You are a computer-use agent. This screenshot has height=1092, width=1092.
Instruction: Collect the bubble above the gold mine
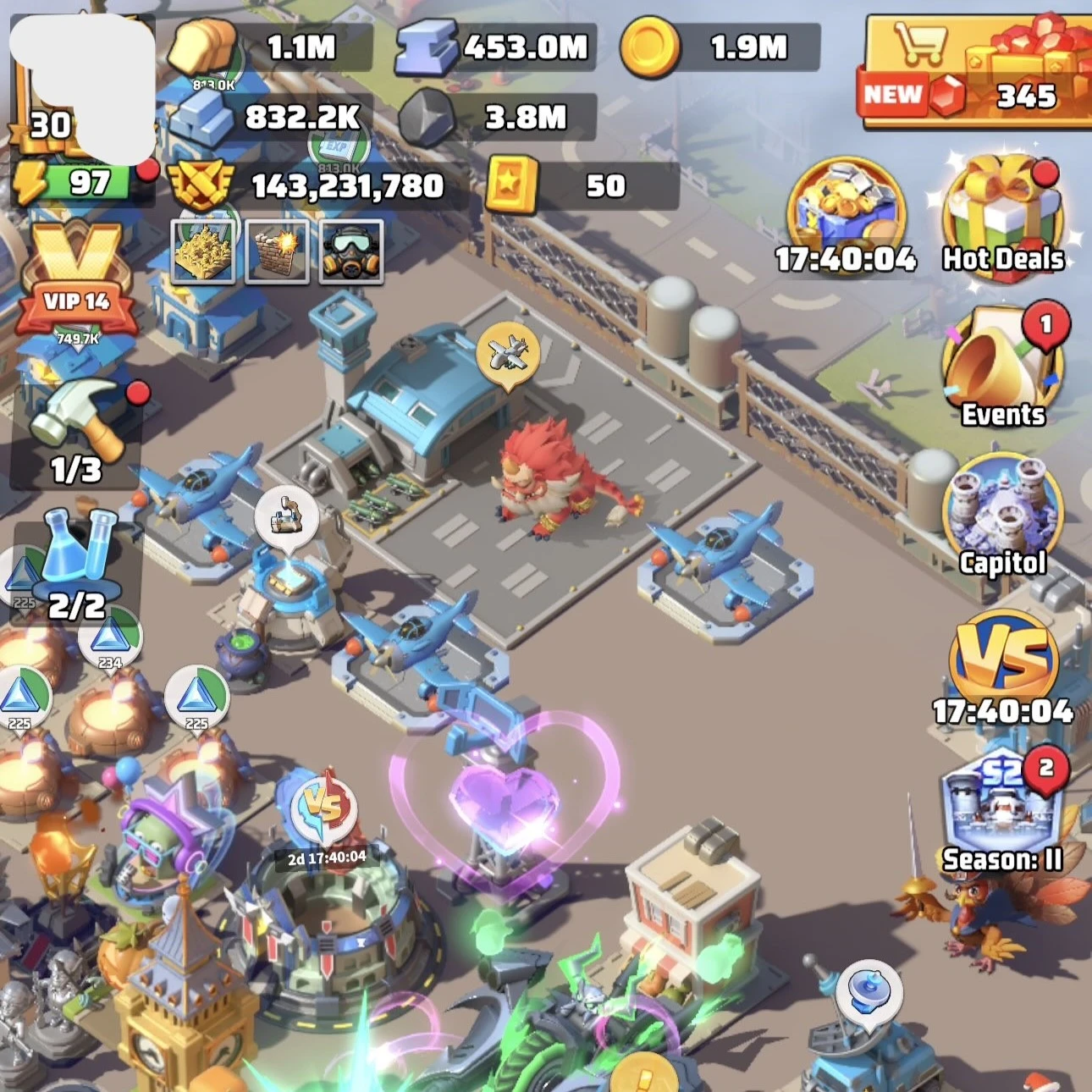pyautogui.click(x=286, y=515)
